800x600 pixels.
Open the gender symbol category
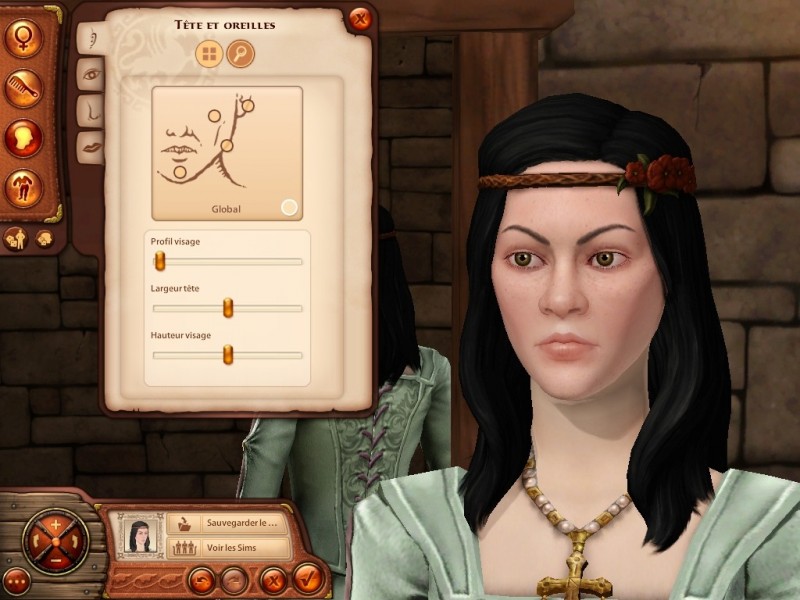23,39
